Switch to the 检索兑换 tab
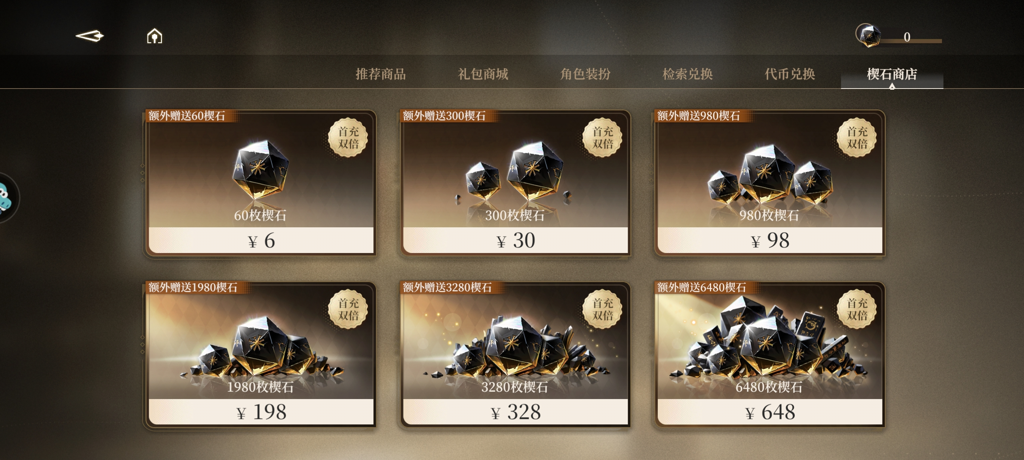The width and height of the screenshot is (1024, 460). click(x=688, y=74)
